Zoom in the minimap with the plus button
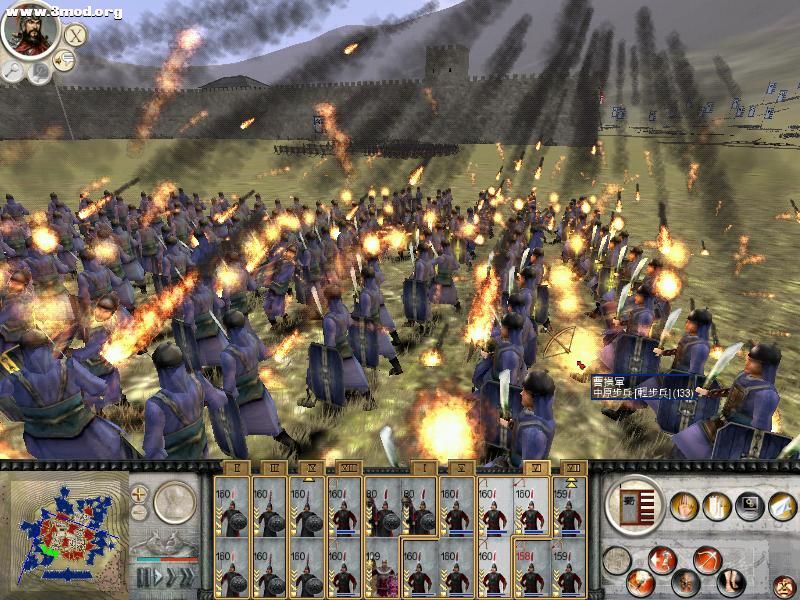Image resolution: width=800 pixels, height=600 pixels. tap(139, 493)
